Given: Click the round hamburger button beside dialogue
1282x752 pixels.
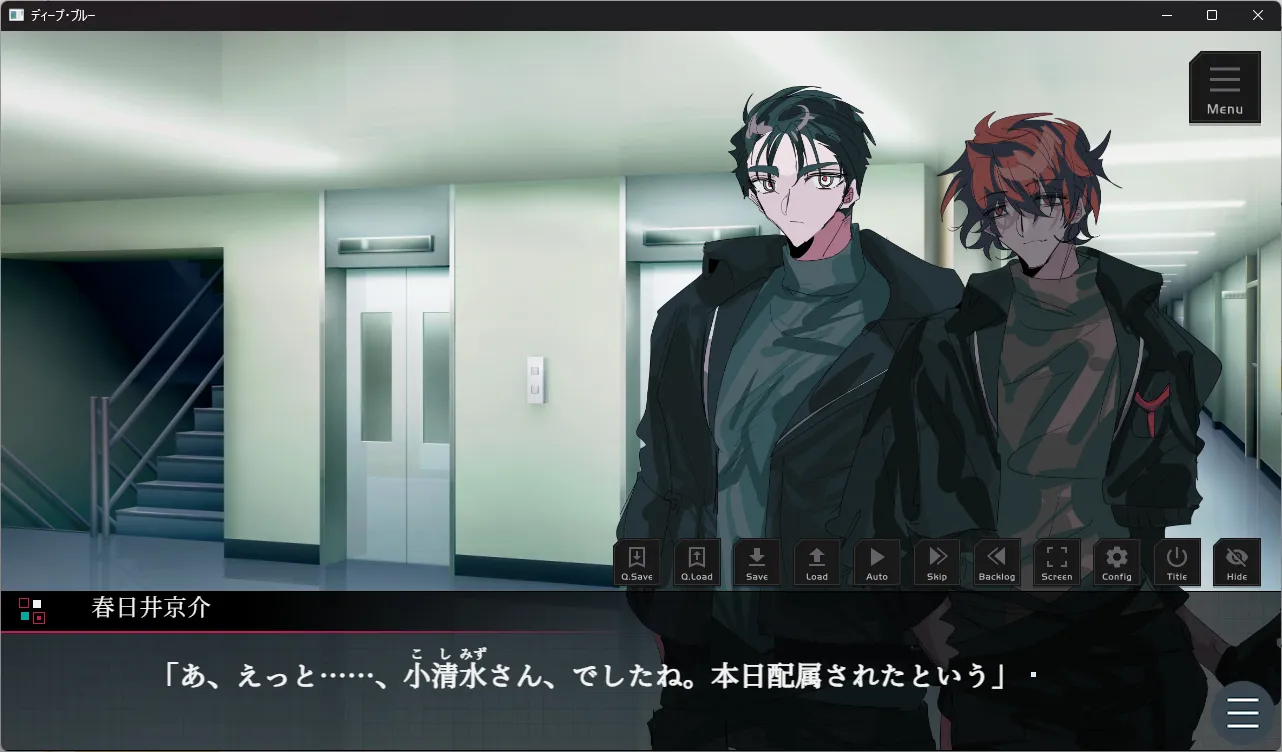Looking at the screenshot, I should tap(1242, 712).
